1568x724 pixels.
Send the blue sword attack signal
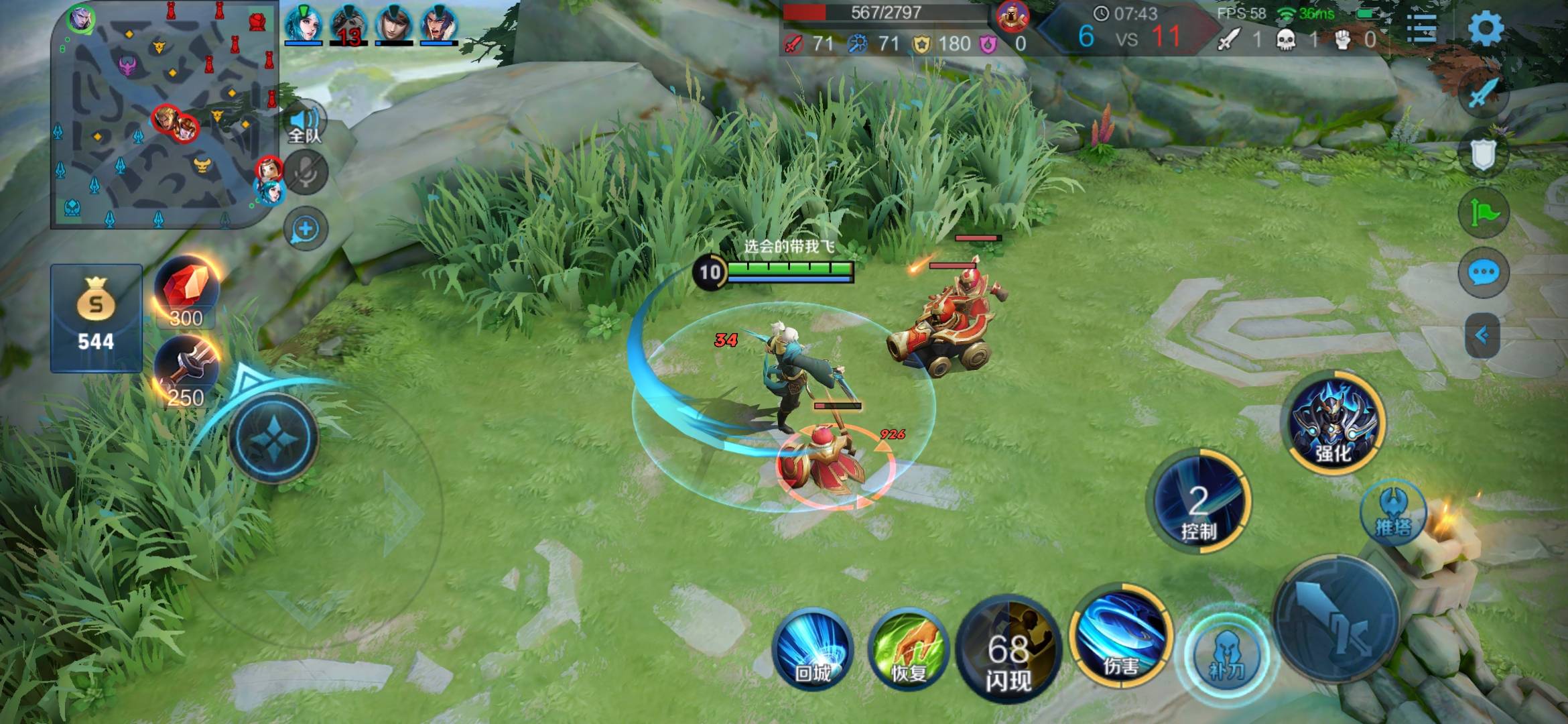pyautogui.click(x=1483, y=94)
